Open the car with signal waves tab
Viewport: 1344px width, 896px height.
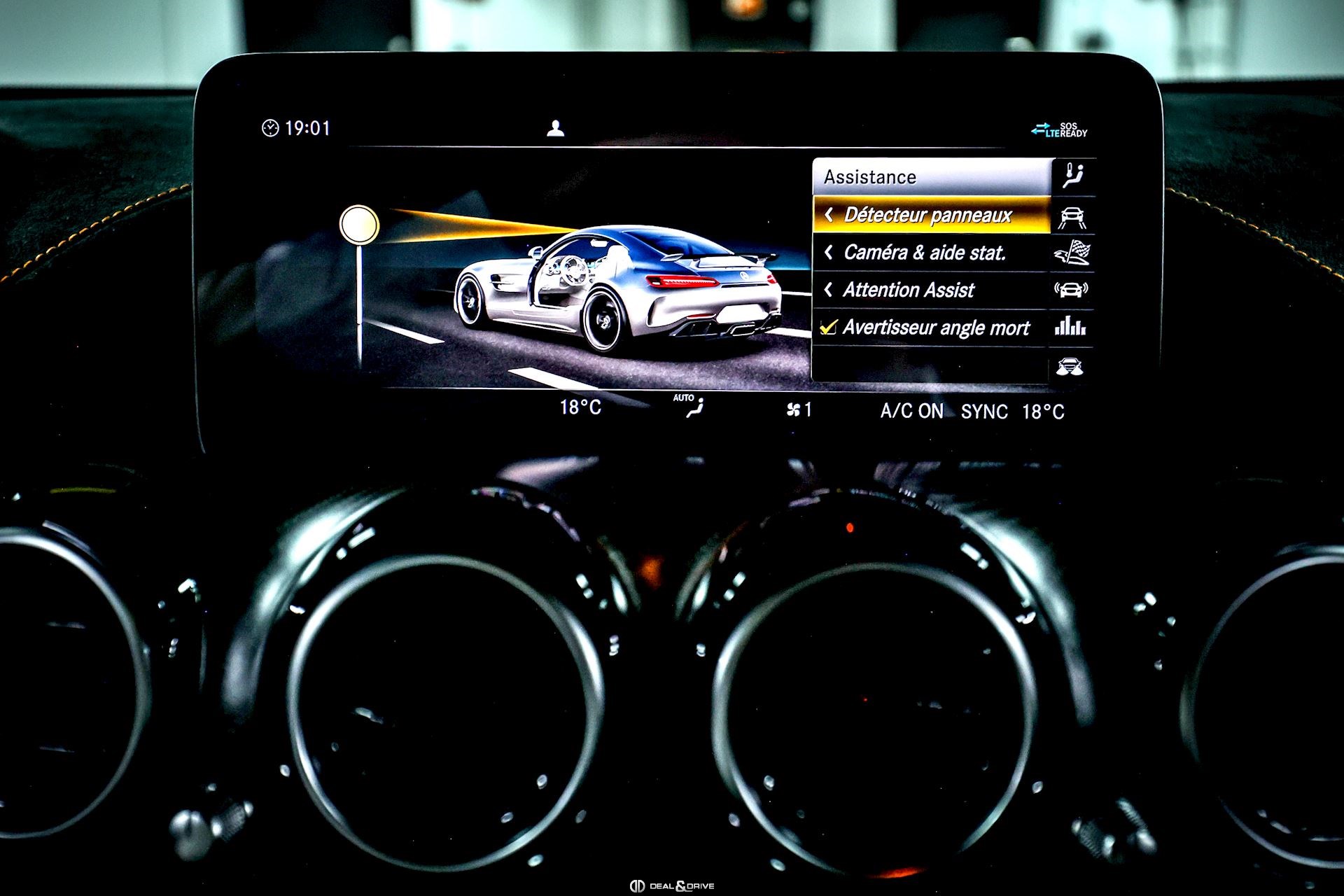click(x=1071, y=290)
